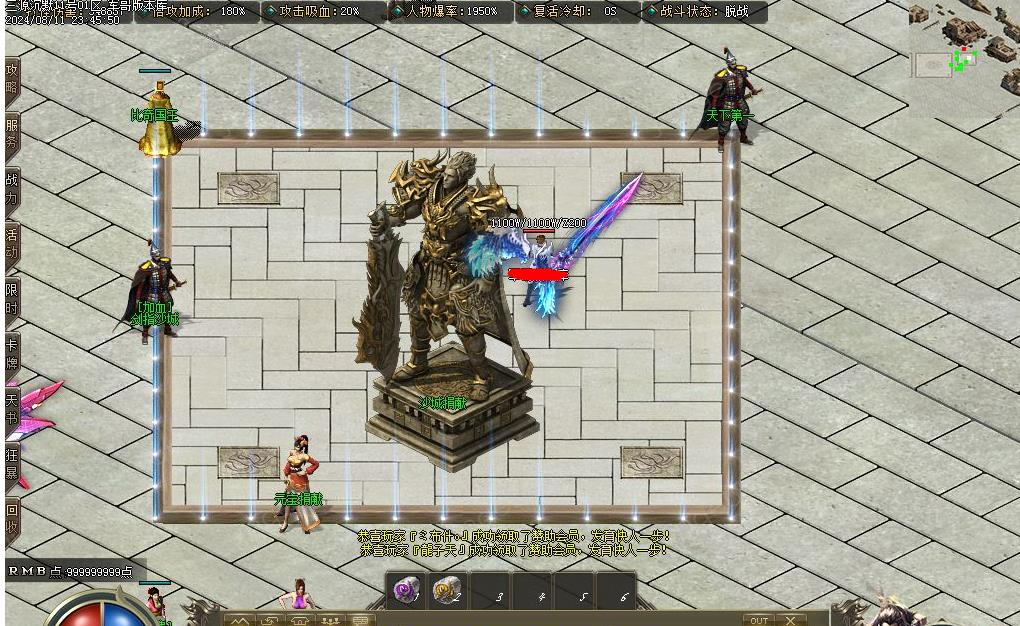Choose the 天书 side tab
This screenshot has height=626, width=1020.
click(12, 409)
